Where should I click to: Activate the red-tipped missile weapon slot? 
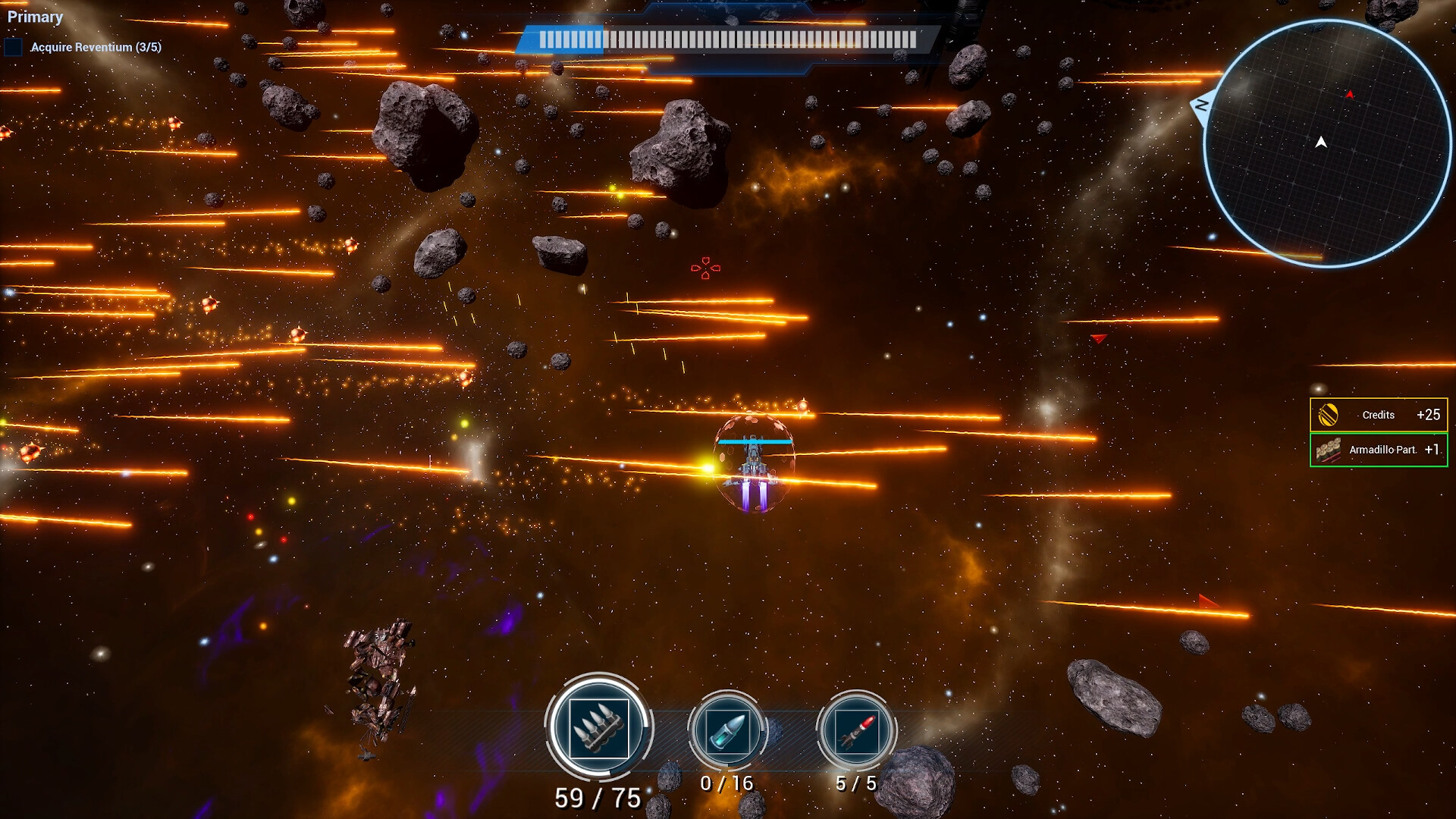856,731
